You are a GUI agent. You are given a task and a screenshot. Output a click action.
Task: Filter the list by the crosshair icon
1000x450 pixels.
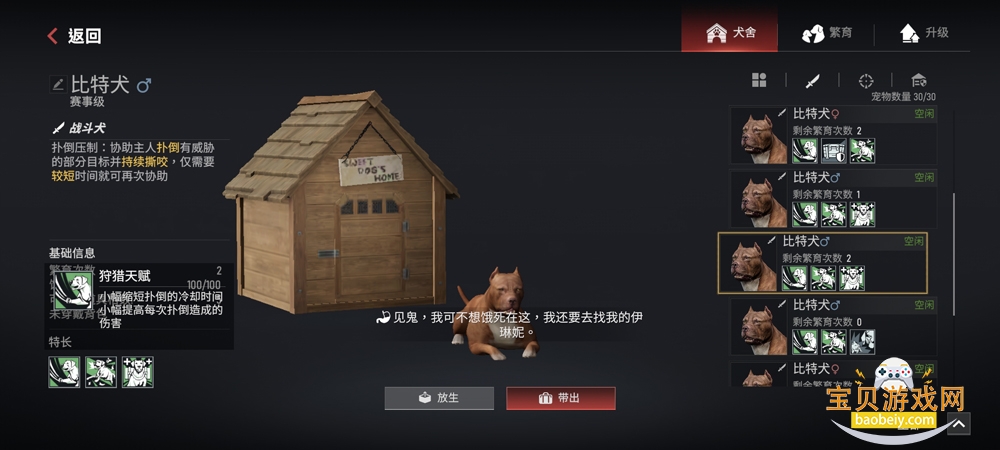click(x=866, y=80)
